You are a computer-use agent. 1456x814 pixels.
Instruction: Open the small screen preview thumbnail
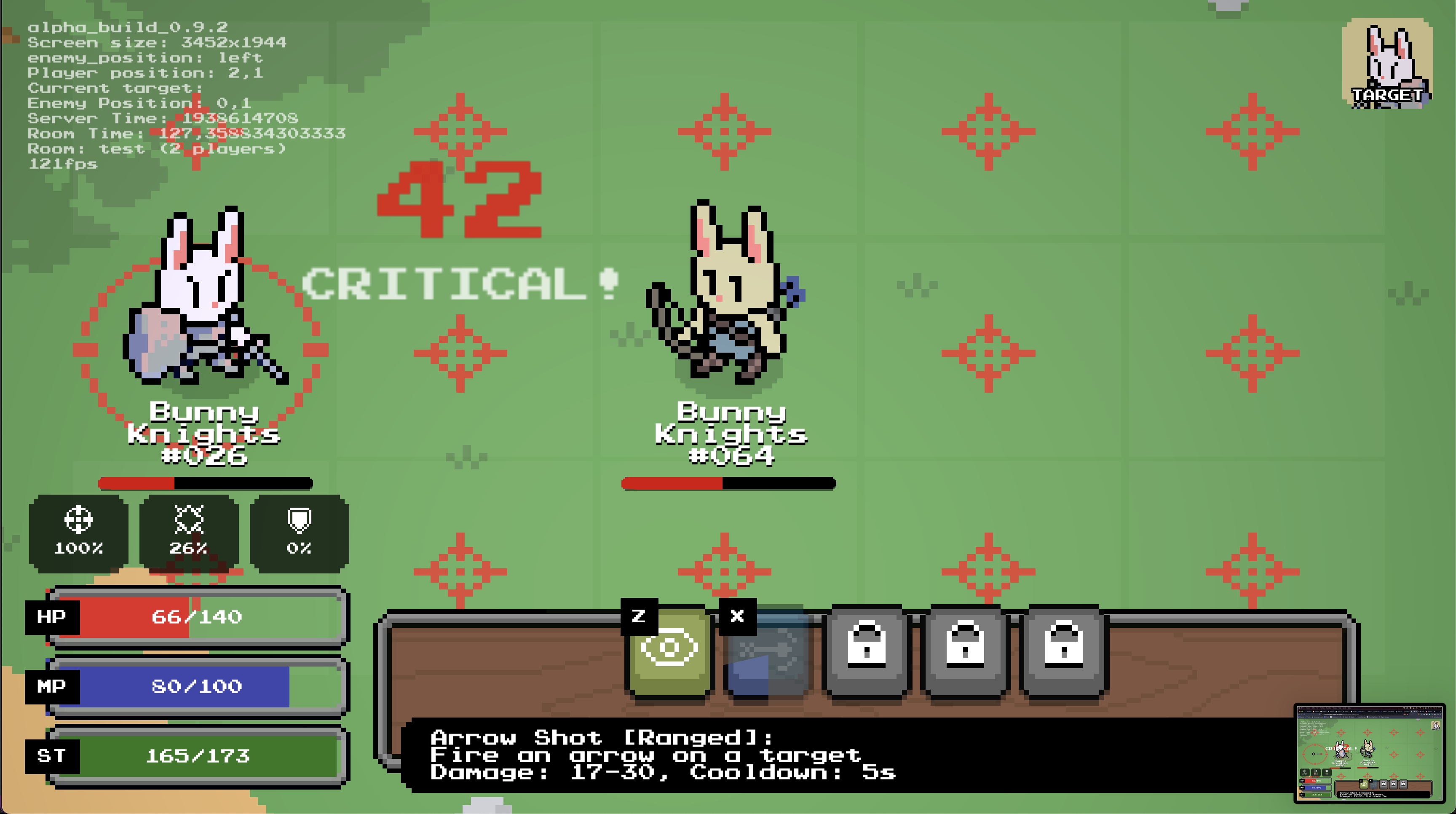[x=1369, y=752]
